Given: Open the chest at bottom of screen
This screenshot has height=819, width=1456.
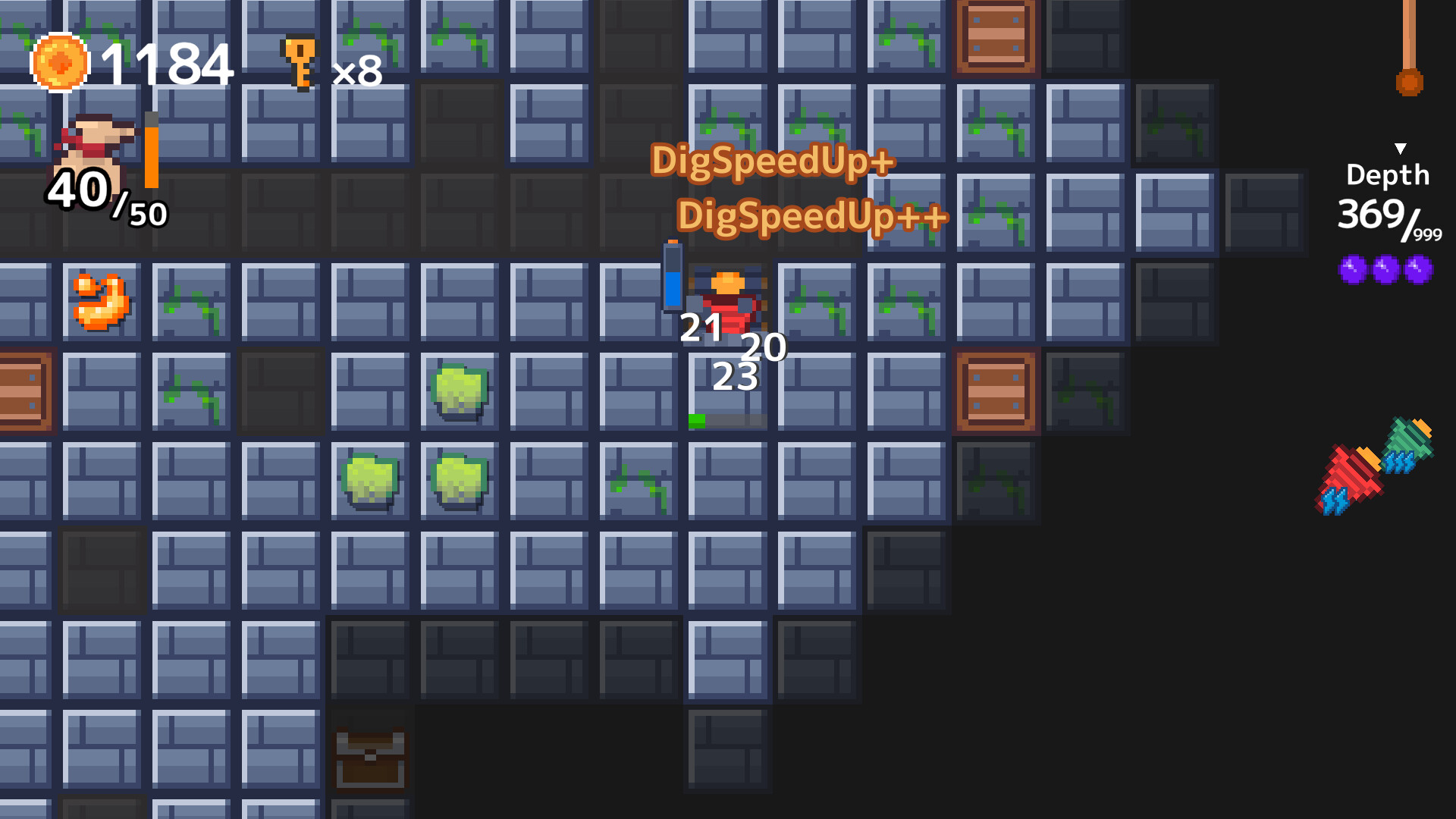Looking at the screenshot, I should click(x=370, y=758).
